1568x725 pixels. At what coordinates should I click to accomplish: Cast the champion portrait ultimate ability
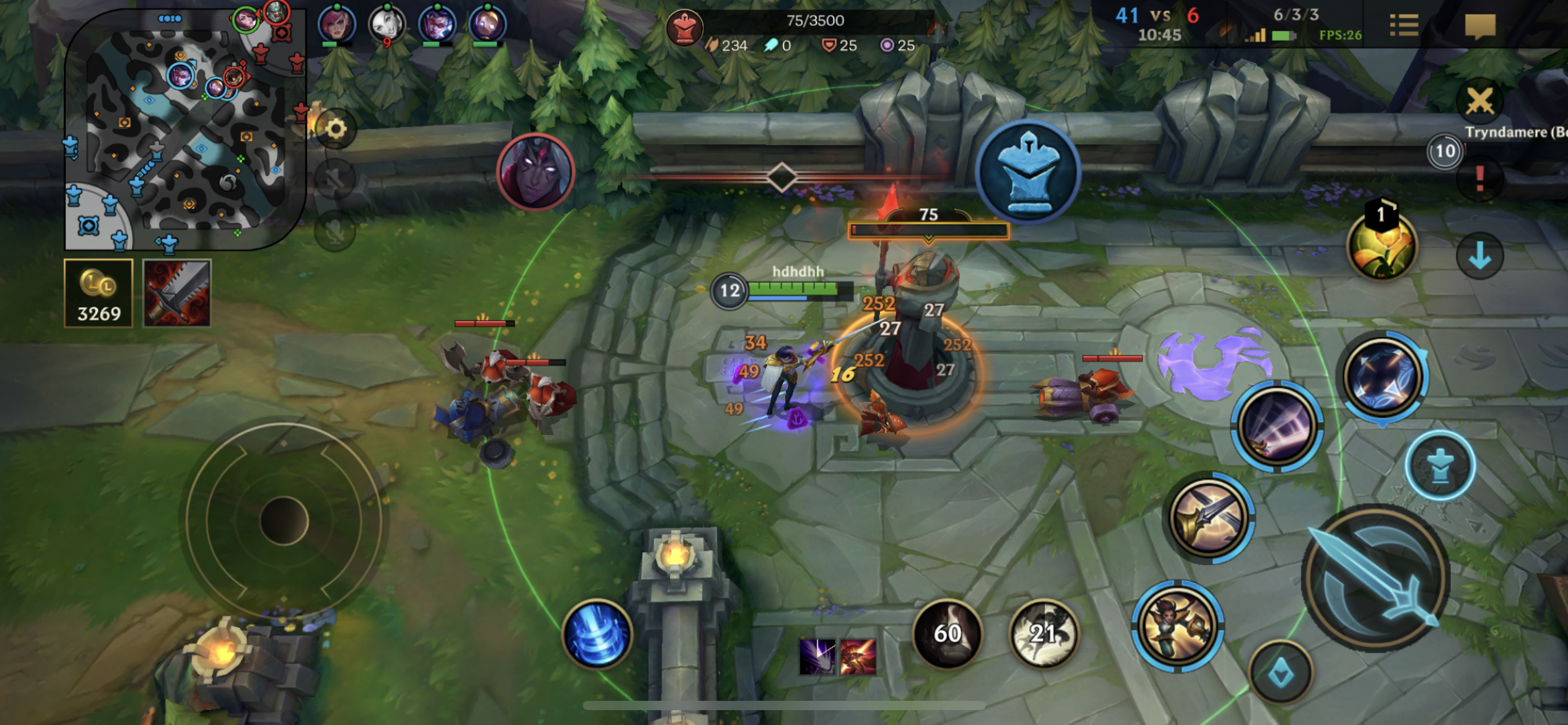point(1177,626)
